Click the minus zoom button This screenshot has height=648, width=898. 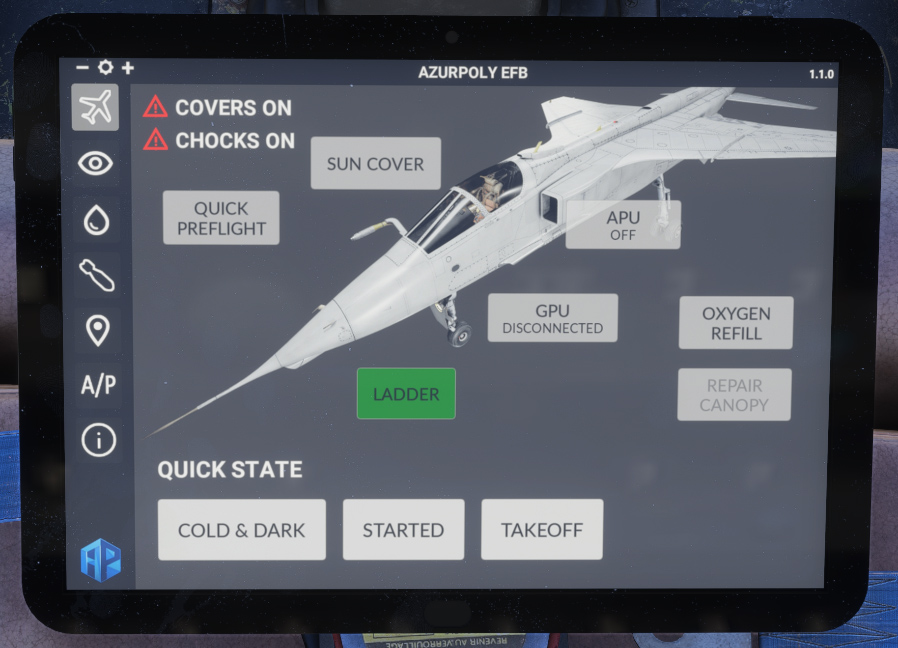coord(82,68)
